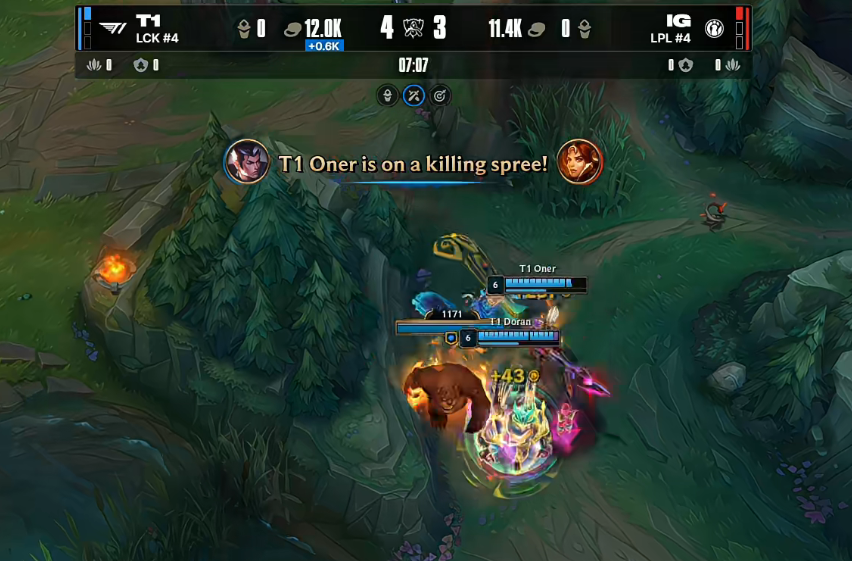Switch to the crossed swords view
852x561 pixels.
click(414, 96)
